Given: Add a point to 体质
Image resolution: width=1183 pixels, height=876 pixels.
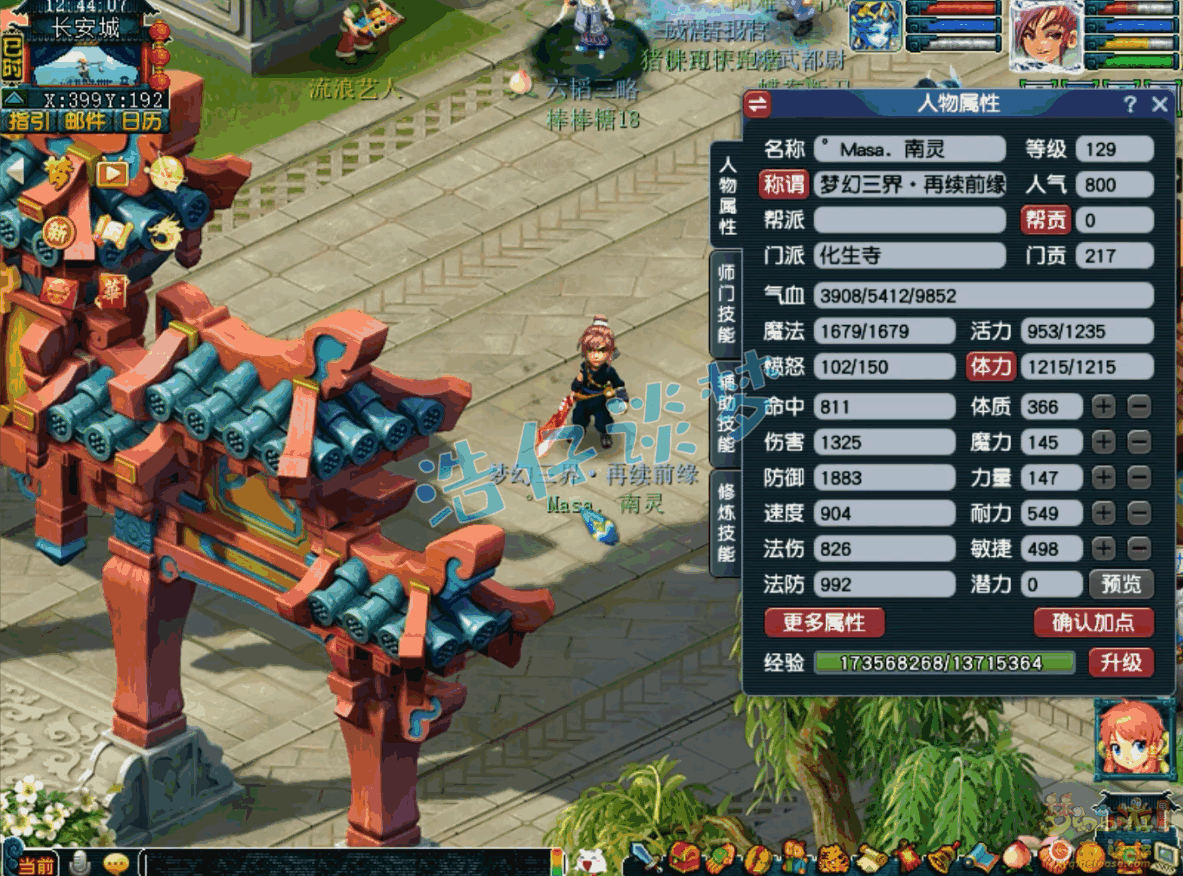Looking at the screenshot, I should [1103, 406].
